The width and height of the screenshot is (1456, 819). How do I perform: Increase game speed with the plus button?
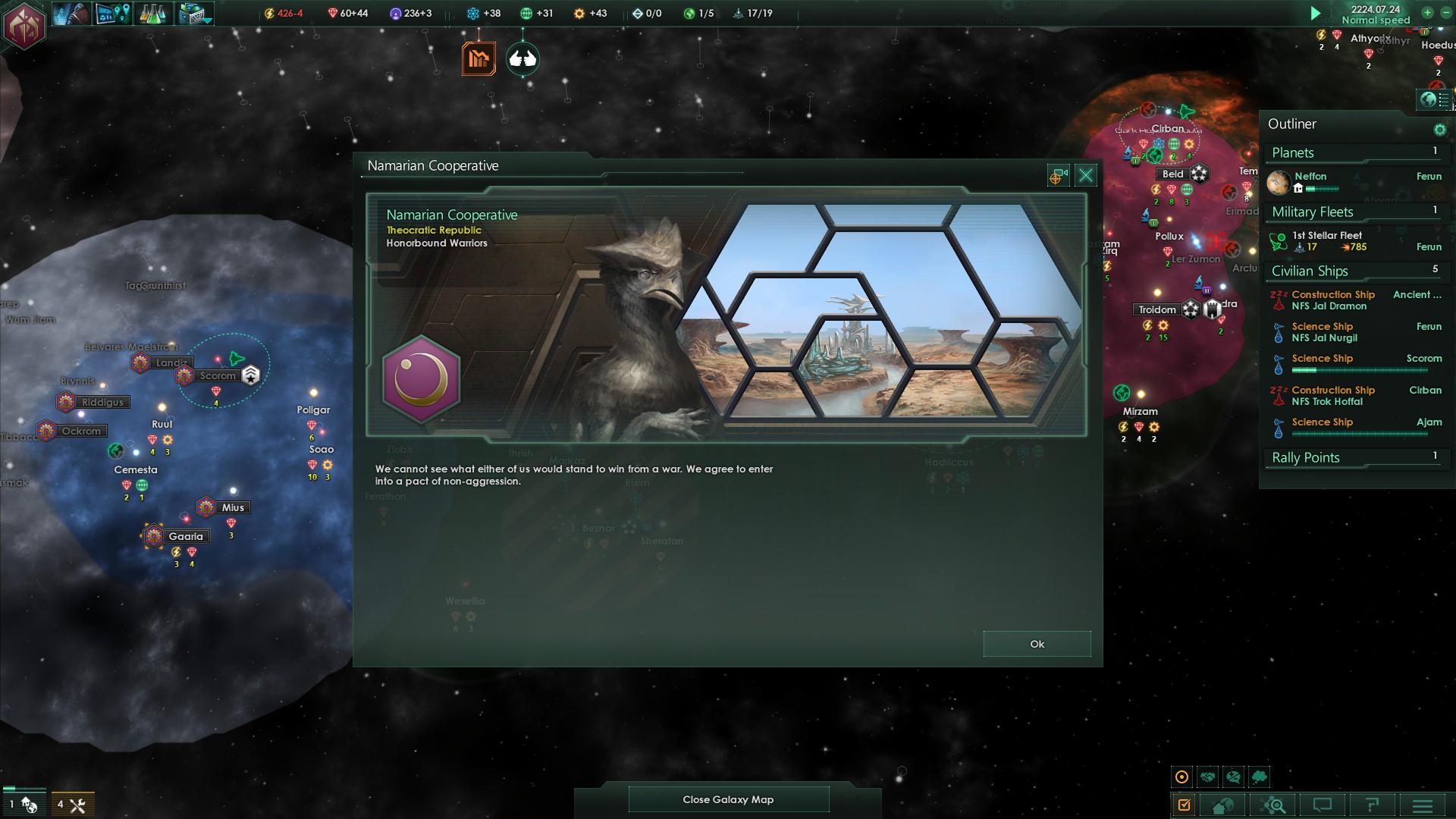point(1427,12)
